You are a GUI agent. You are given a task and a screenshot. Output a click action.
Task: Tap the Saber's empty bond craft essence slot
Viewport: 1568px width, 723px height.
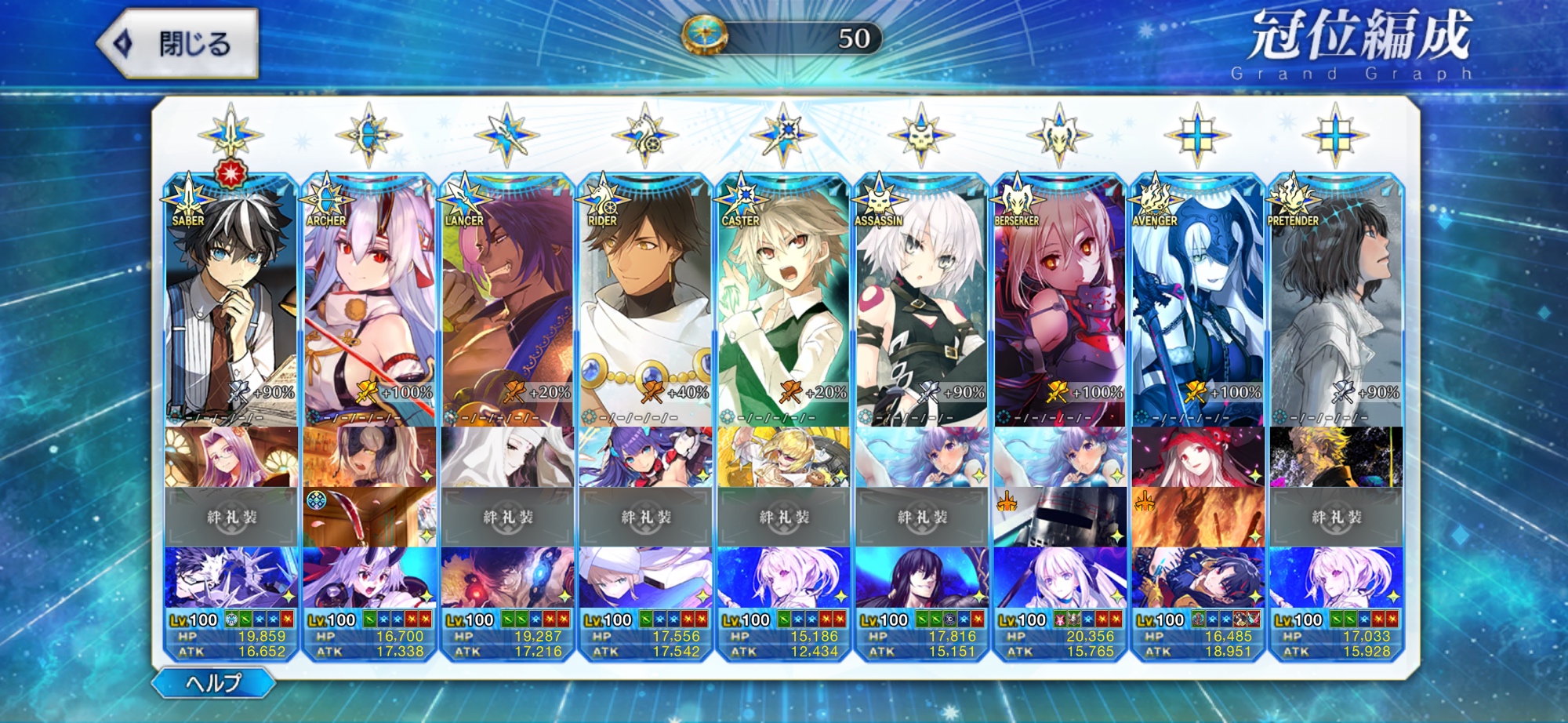(231, 517)
